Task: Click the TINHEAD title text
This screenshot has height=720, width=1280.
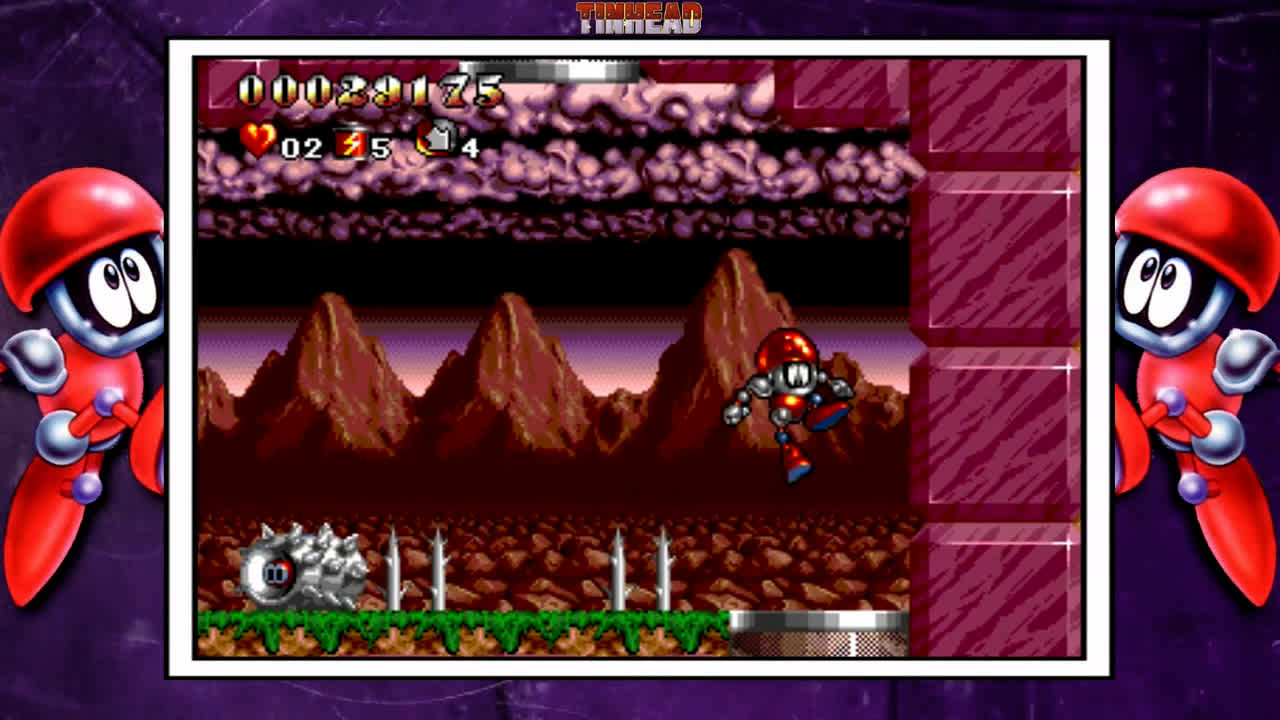Action: pos(640,17)
